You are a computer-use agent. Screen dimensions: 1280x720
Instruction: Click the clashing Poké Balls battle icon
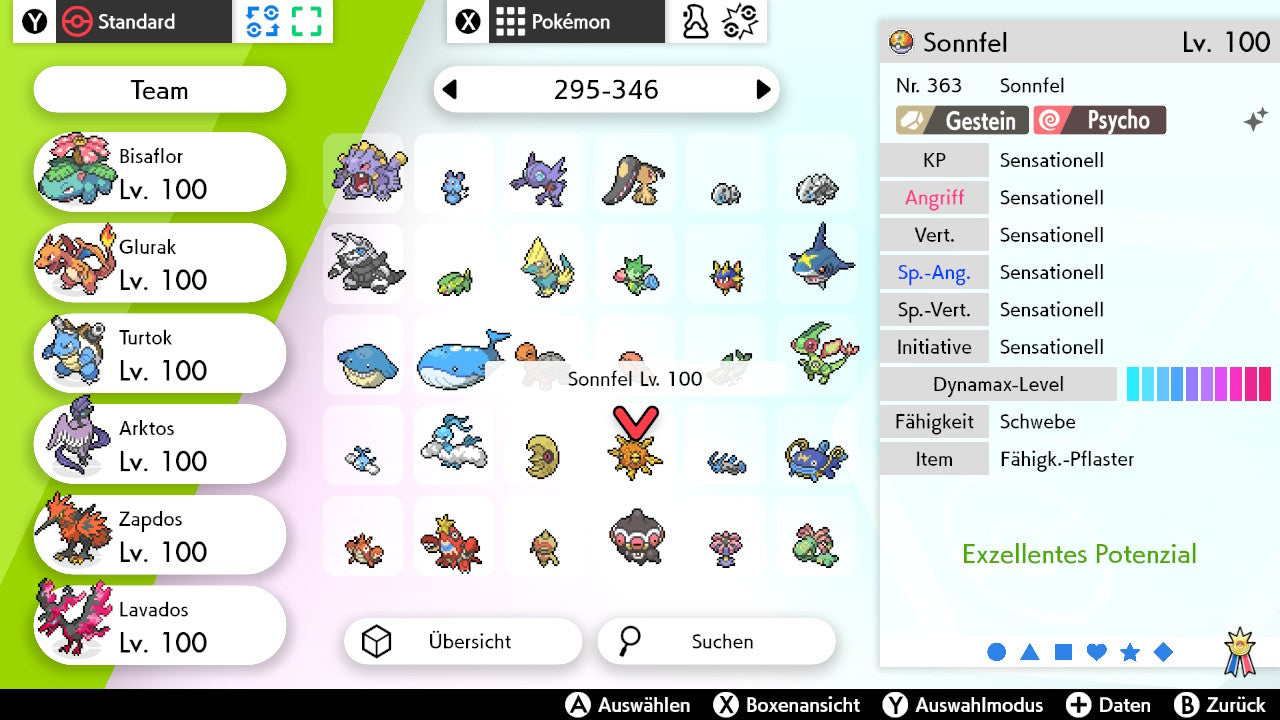coord(740,22)
